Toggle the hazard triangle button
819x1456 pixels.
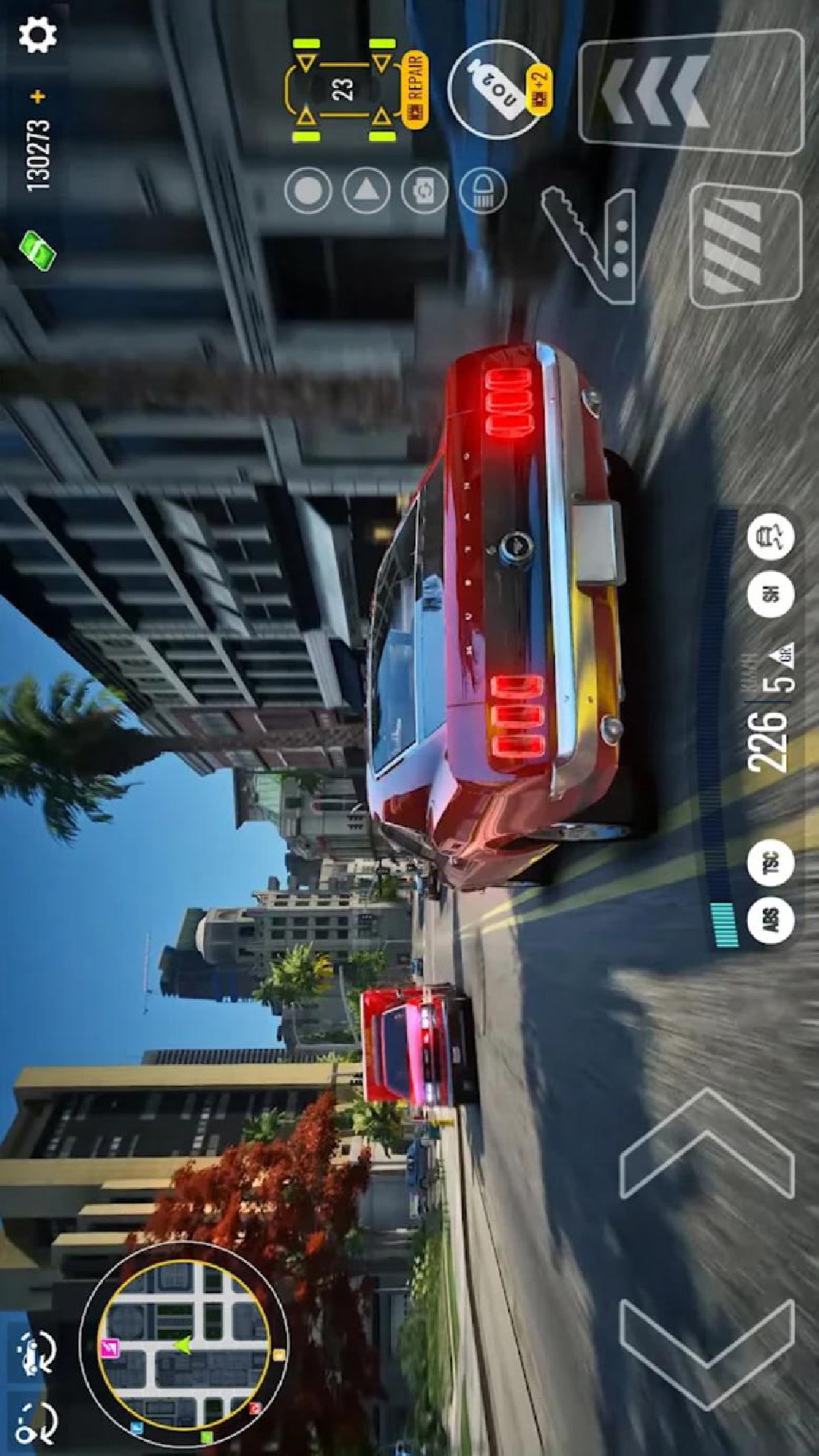366,190
